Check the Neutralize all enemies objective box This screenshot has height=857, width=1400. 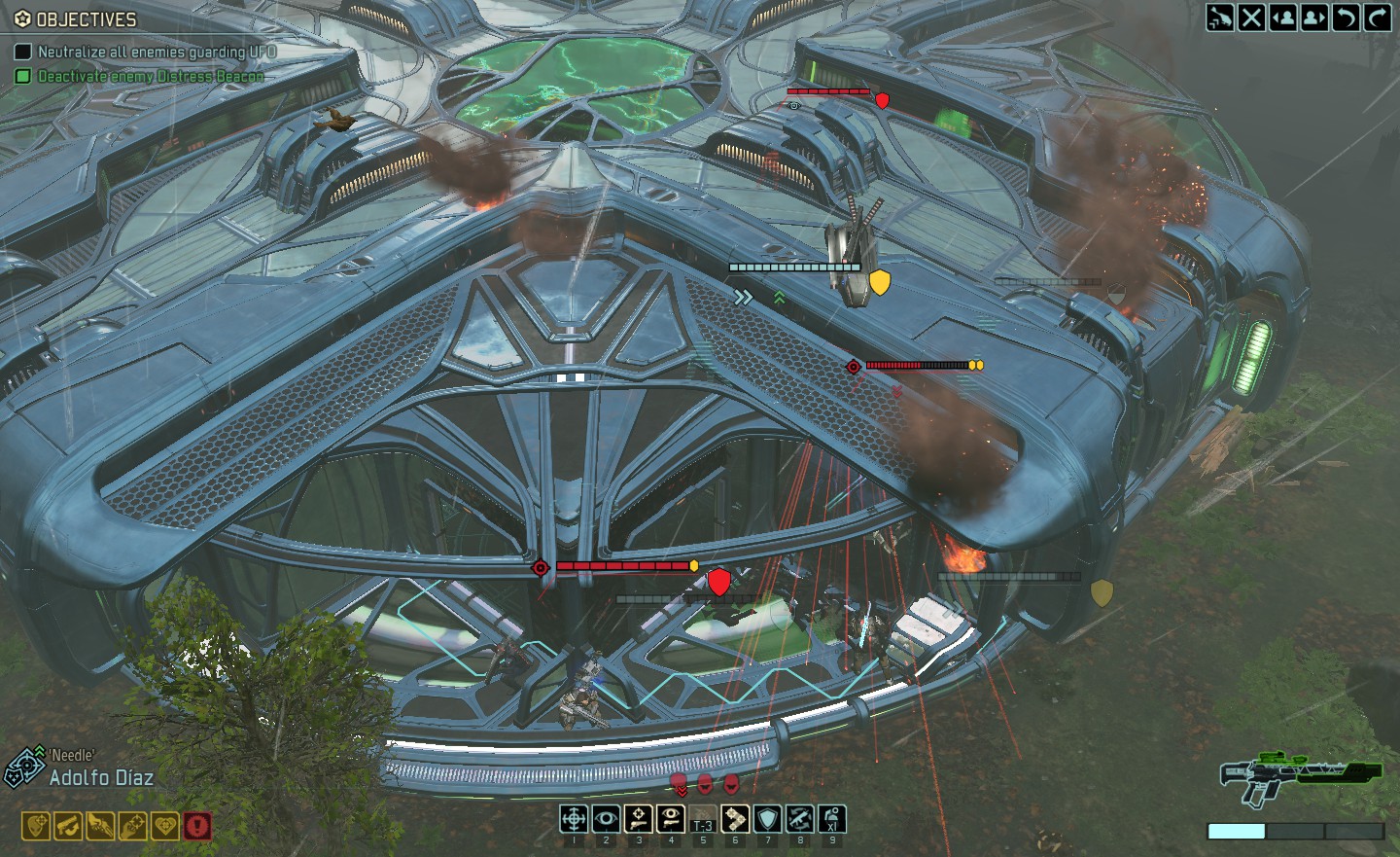21,51
